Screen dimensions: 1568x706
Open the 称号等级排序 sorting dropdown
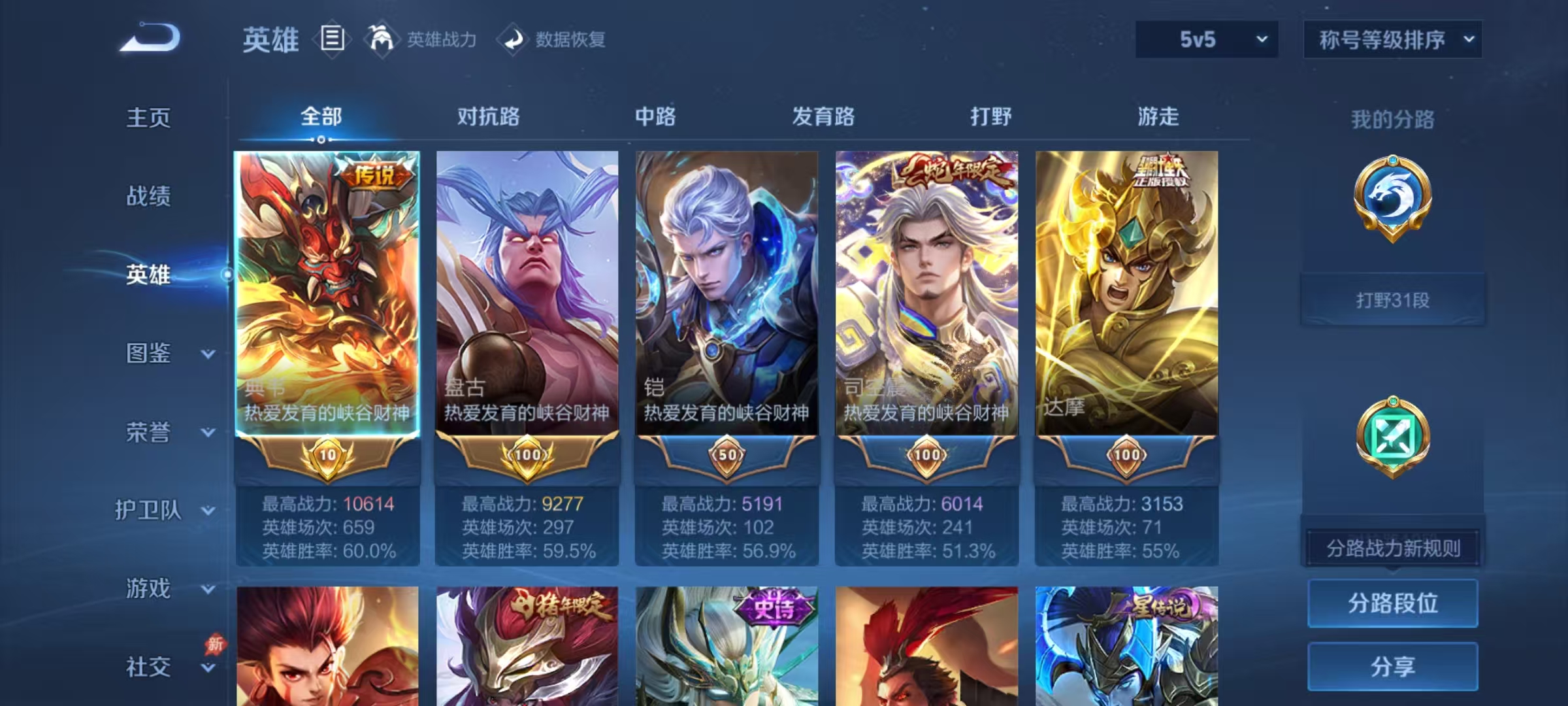[1392, 39]
